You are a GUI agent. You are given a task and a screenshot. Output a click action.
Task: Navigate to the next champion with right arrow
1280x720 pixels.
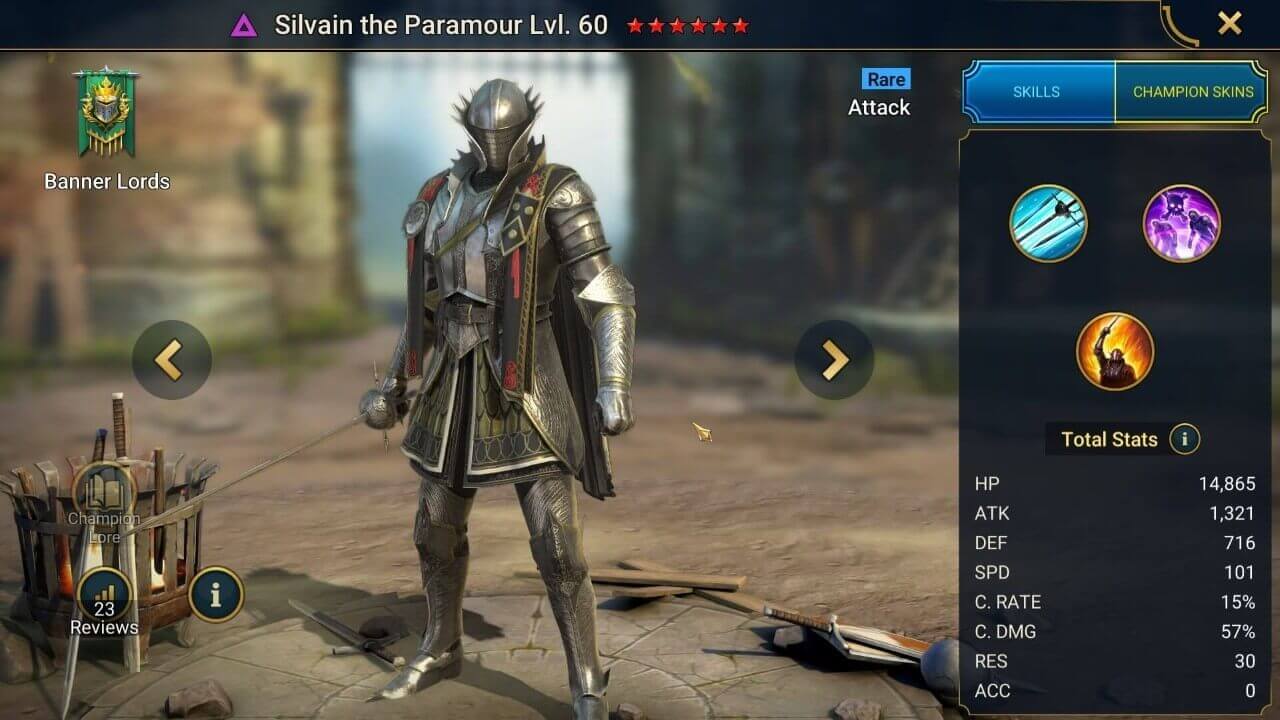833,360
